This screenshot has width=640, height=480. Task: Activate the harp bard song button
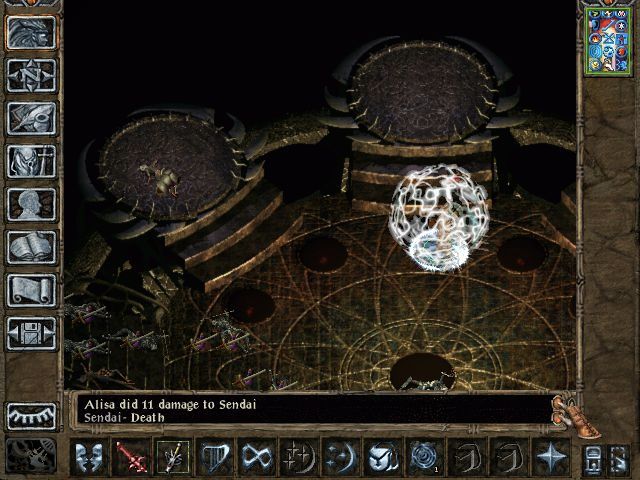pyautogui.click(x=213, y=457)
